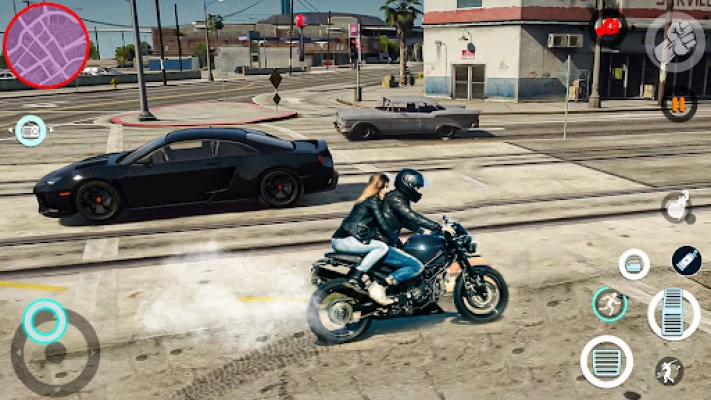Hit the wide brake pedal button
This screenshot has width=711, height=400.
[606, 361]
